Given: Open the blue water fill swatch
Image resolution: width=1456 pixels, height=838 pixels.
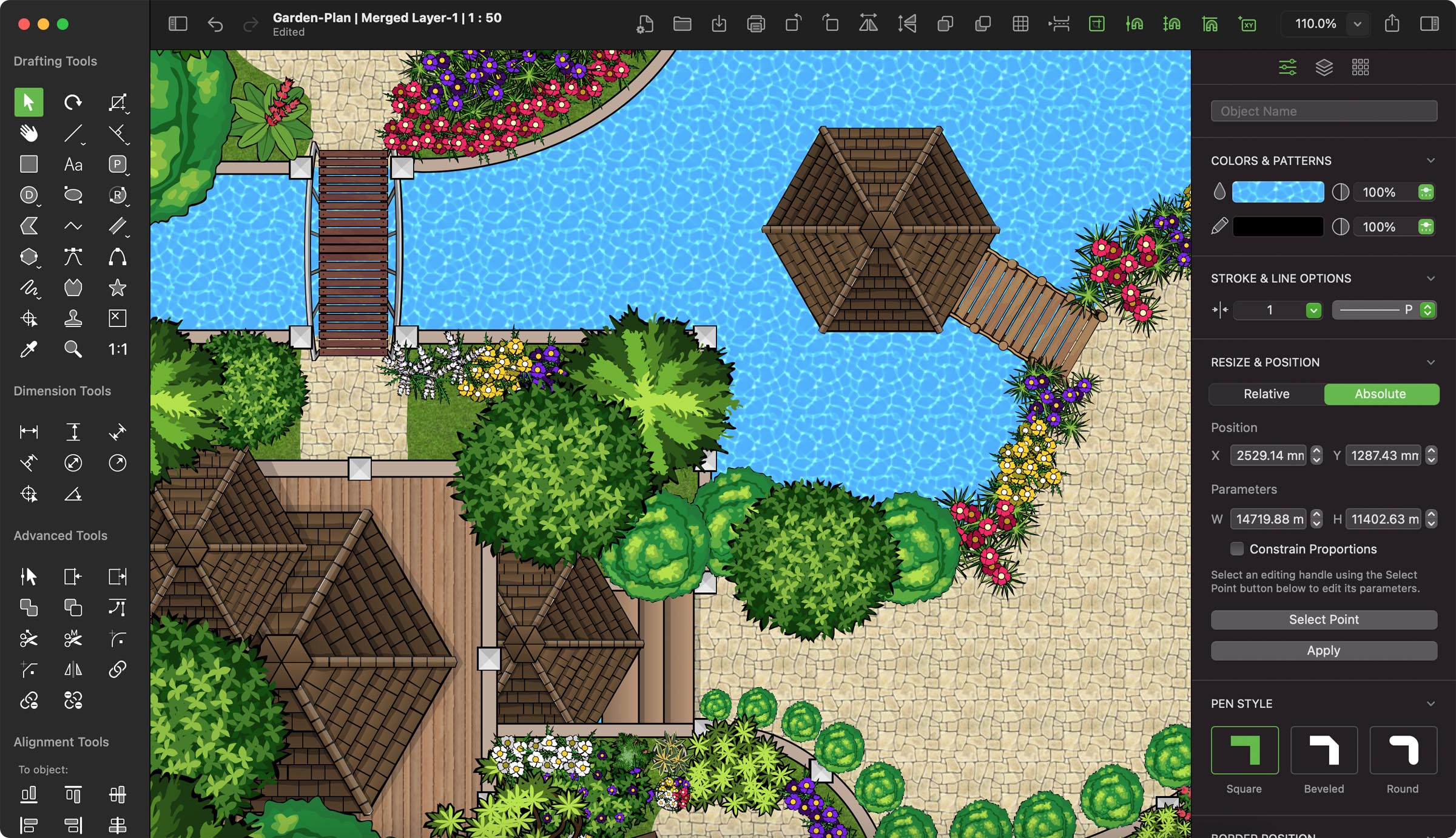Looking at the screenshot, I should click(1278, 192).
